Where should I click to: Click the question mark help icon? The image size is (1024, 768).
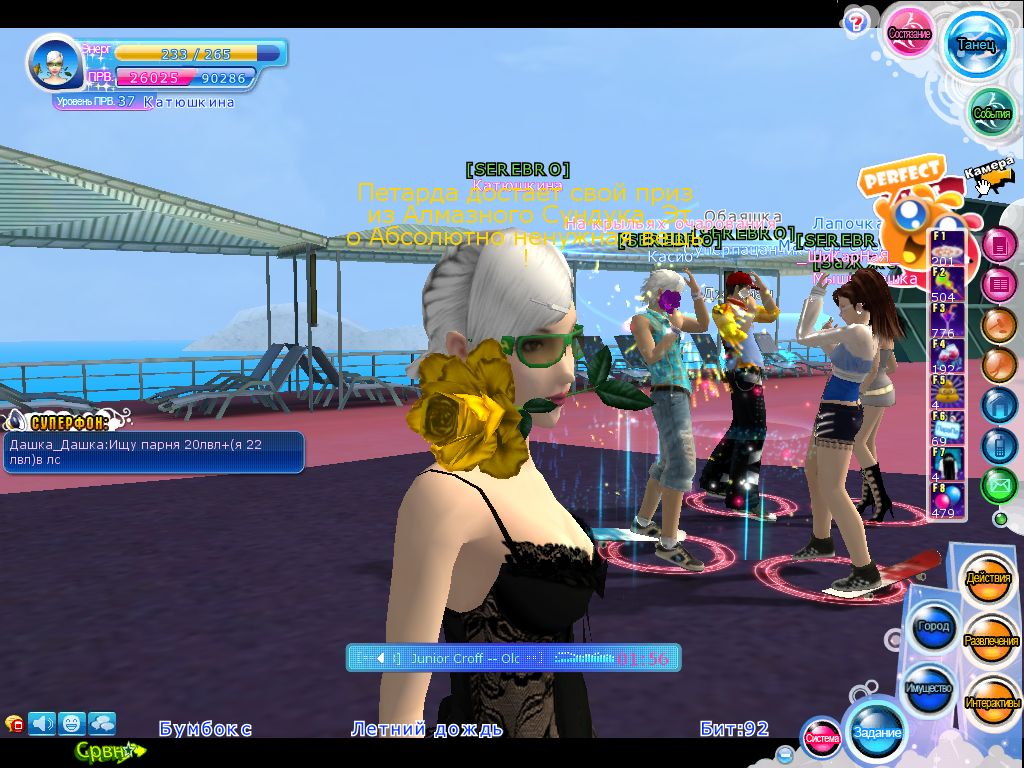coord(855,22)
